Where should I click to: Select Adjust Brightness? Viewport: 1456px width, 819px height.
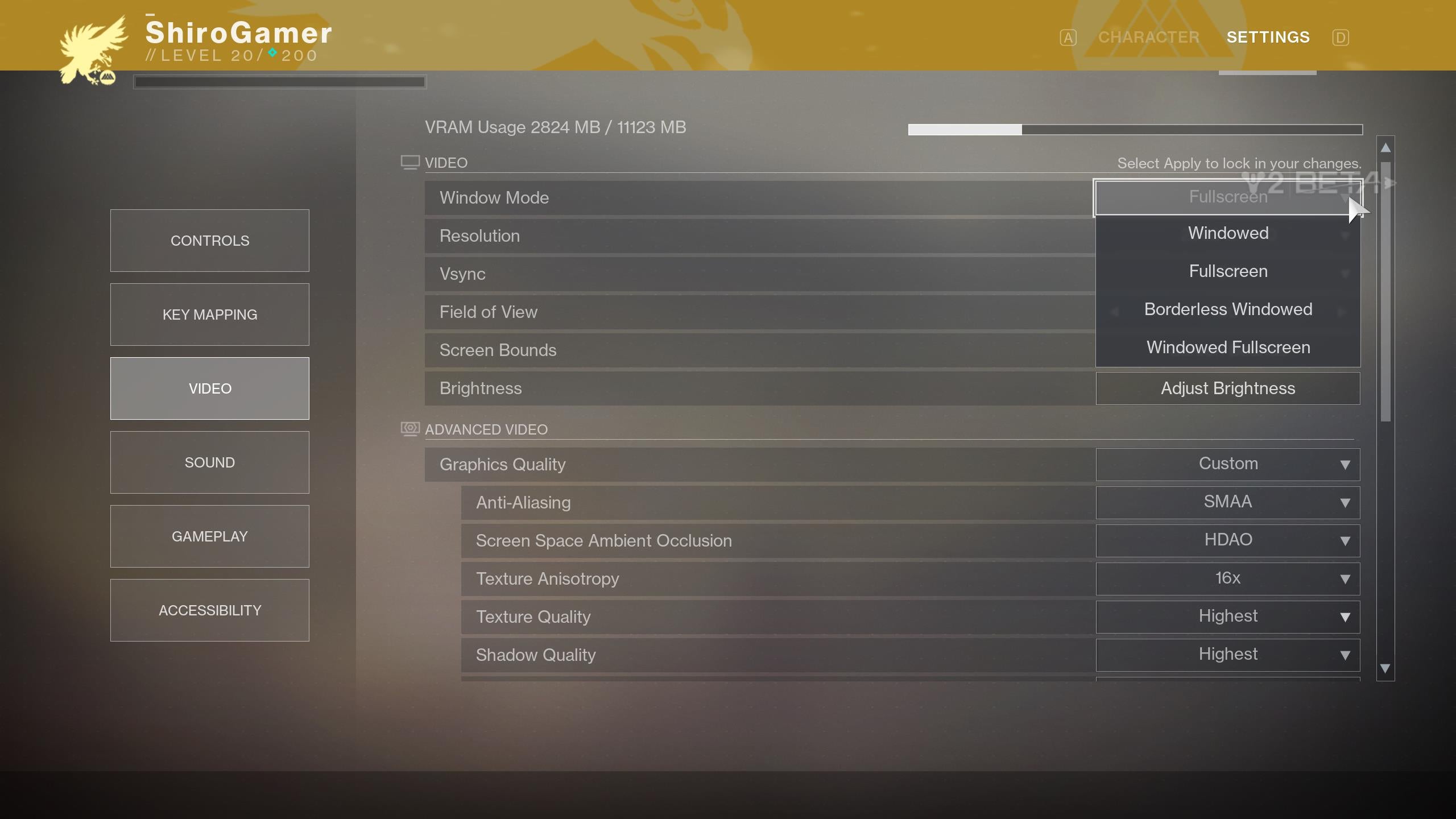click(1227, 388)
